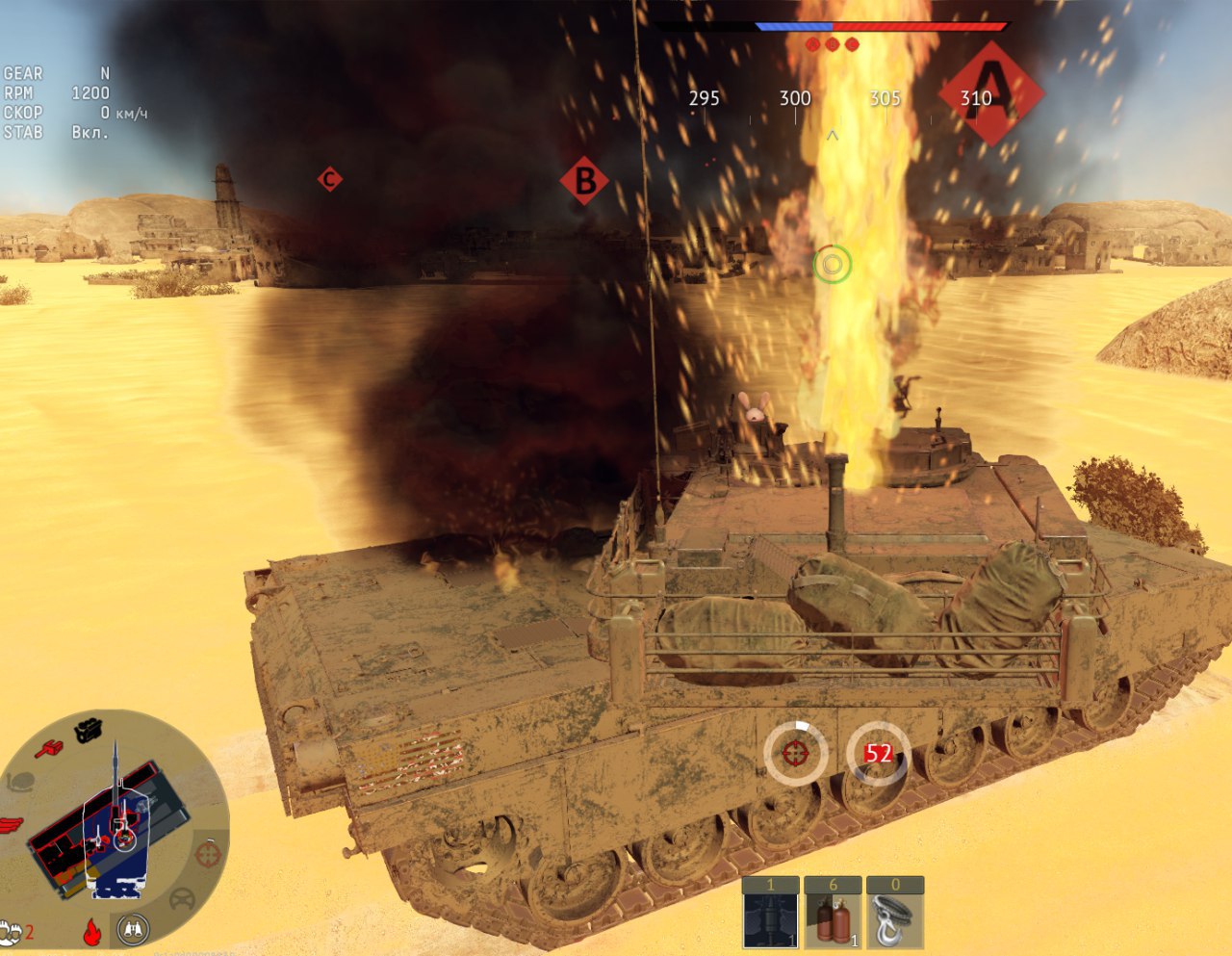Select capture point C marker
Screen dimensions: 1232x956
point(330,179)
